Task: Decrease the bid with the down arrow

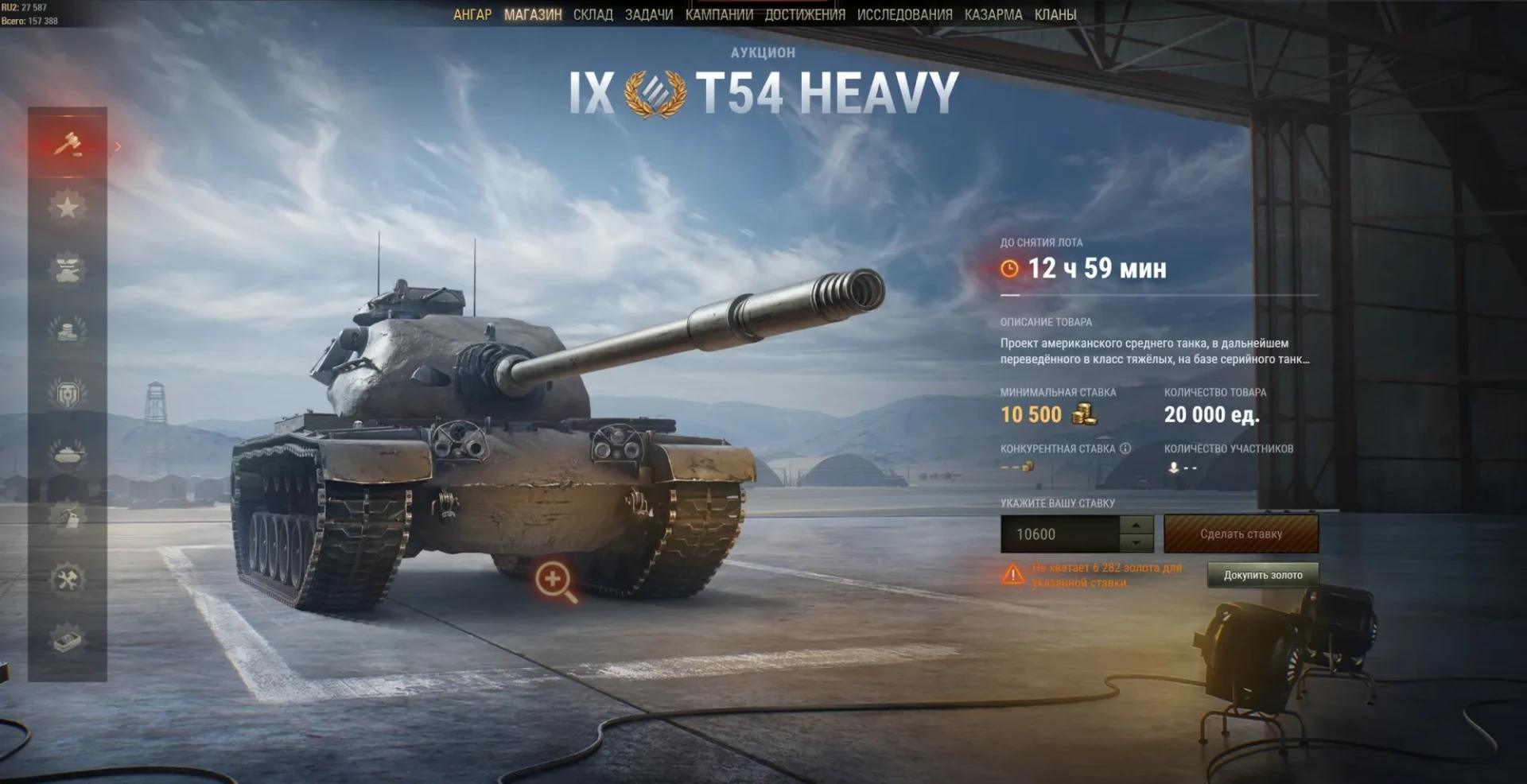Action: pos(1137,543)
